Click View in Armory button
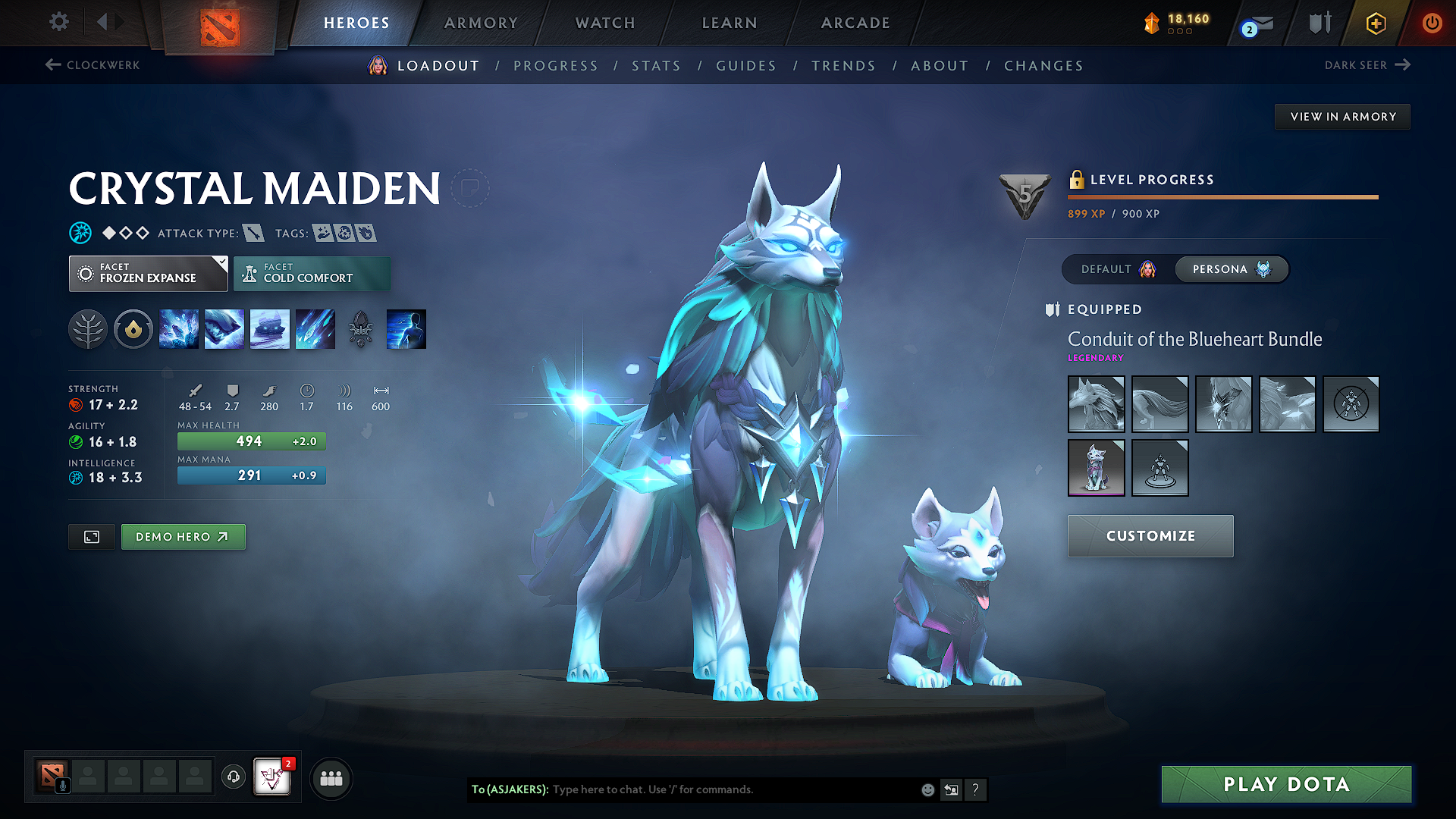 [1342, 117]
